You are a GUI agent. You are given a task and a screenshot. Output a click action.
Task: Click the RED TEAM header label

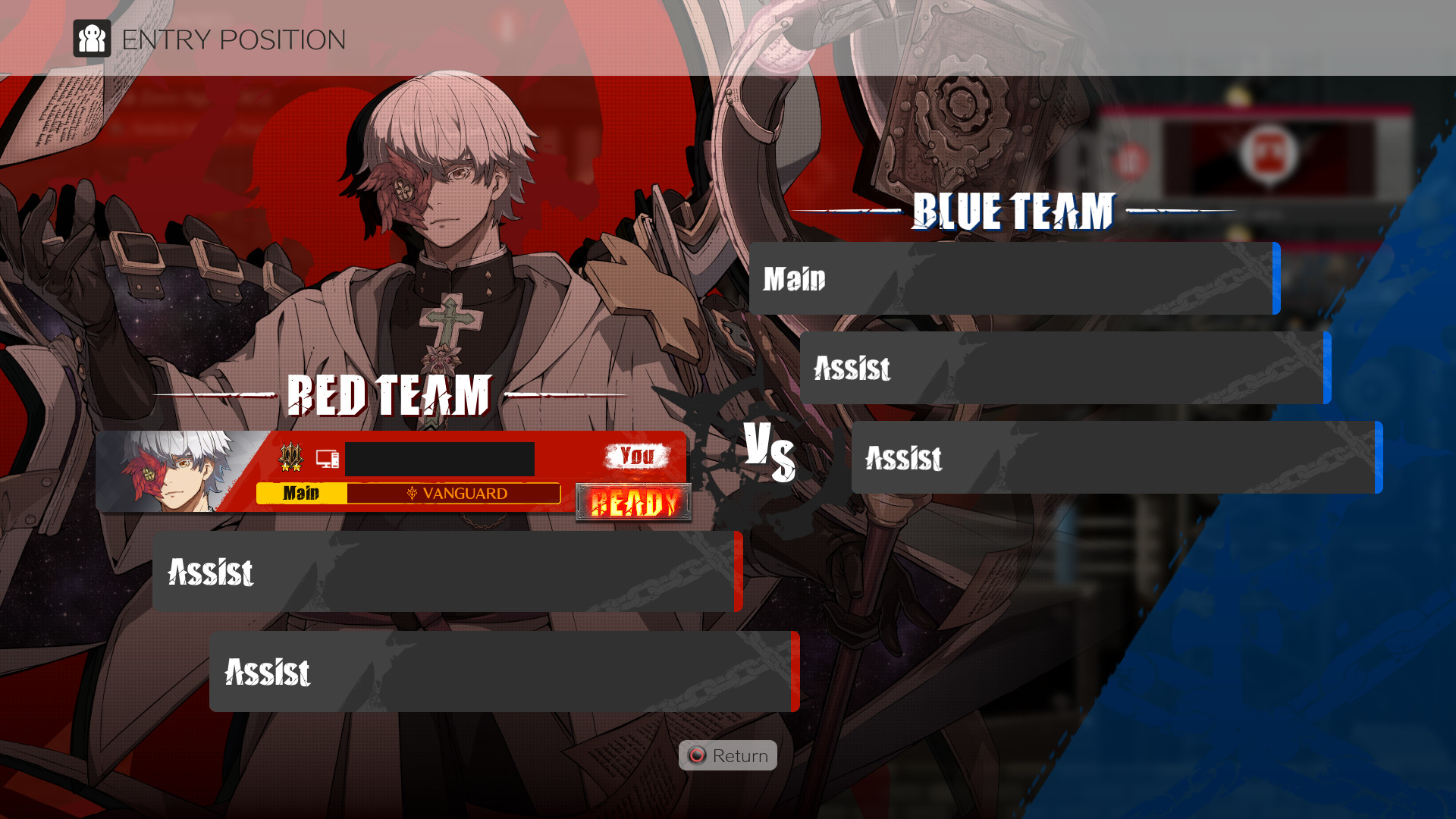388,395
